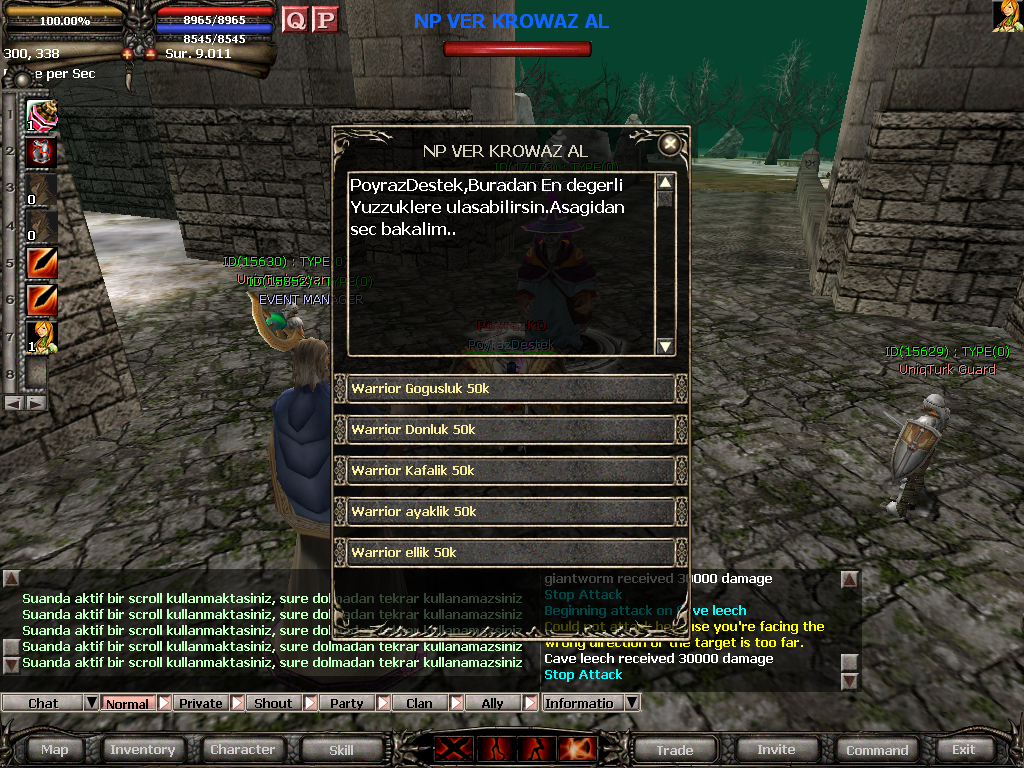Viewport: 1024px width, 768px height.
Task: Select the Party chat tab
Action: (346, 703)
